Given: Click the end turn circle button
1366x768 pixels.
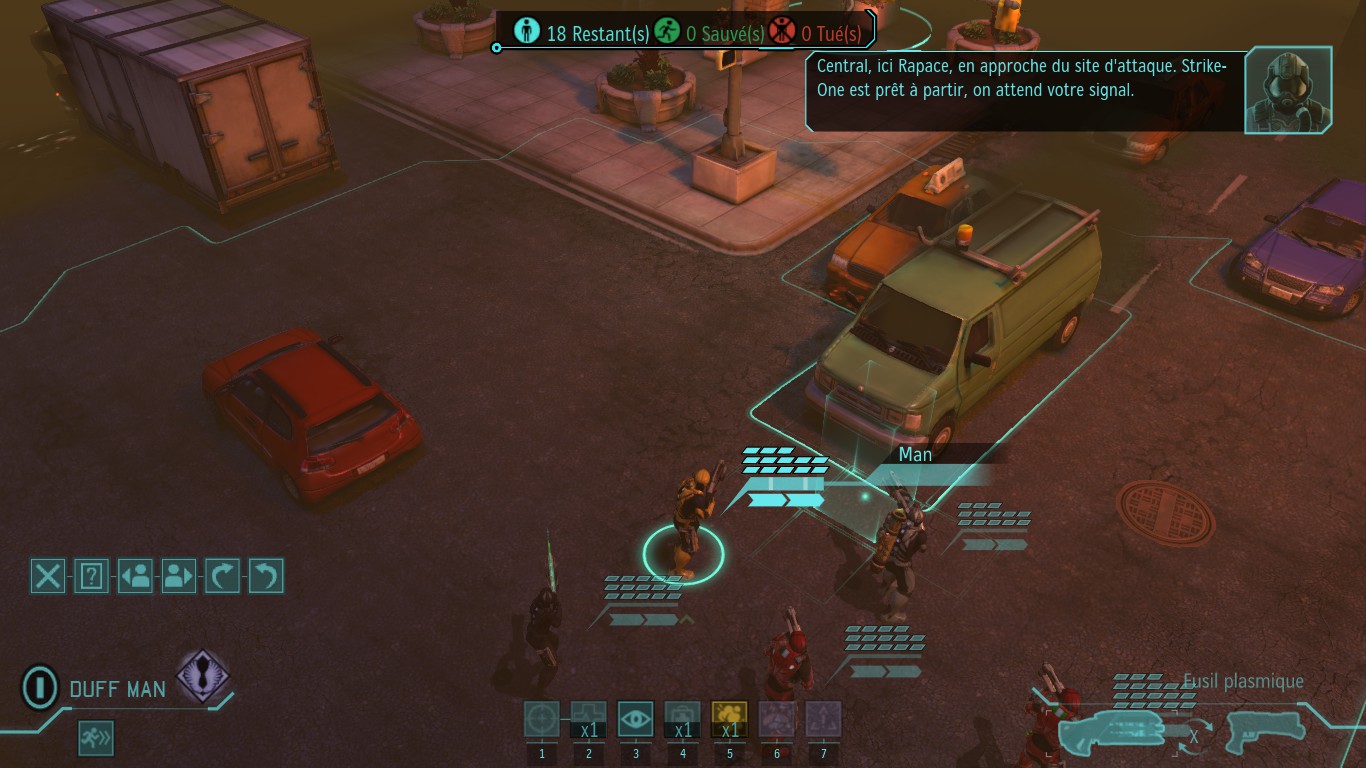Looking at the screenshot, I should click(x=39, y=688).
